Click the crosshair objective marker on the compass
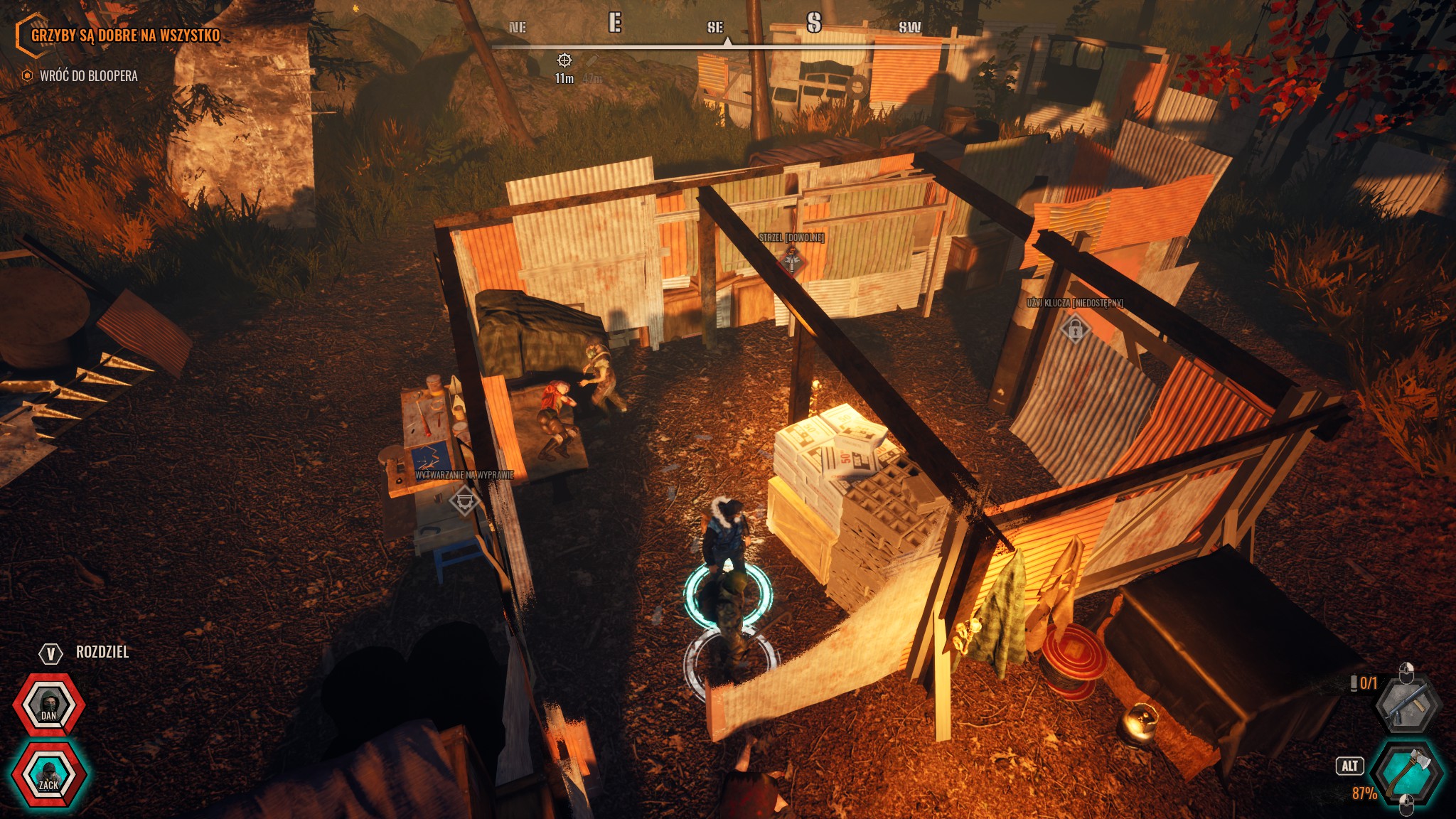Image resolution: width=1456 pixels, height=819 pixels. coord(564,60)
